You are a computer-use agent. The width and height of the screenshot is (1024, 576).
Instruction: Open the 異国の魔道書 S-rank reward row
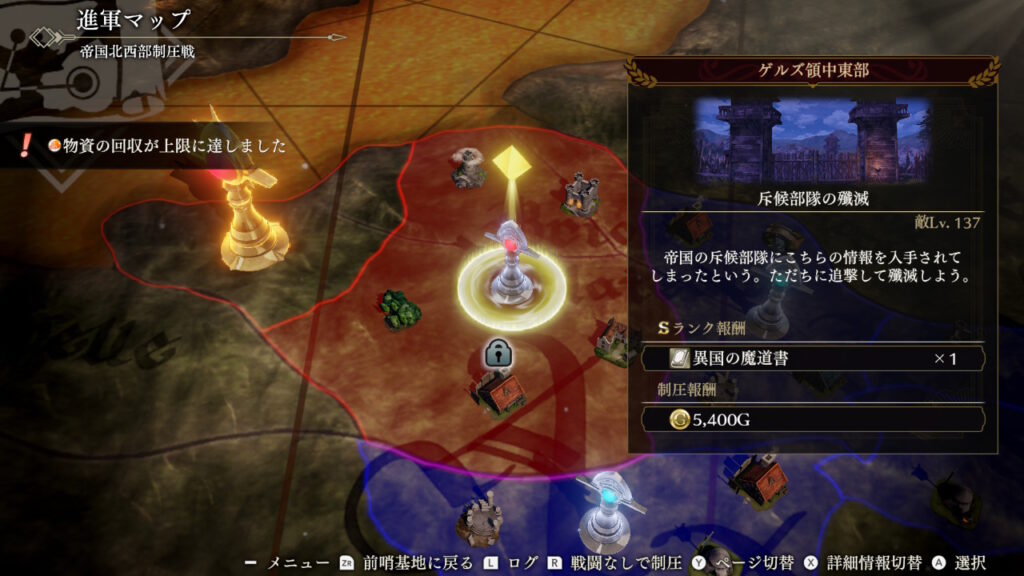tap(812, 358)
